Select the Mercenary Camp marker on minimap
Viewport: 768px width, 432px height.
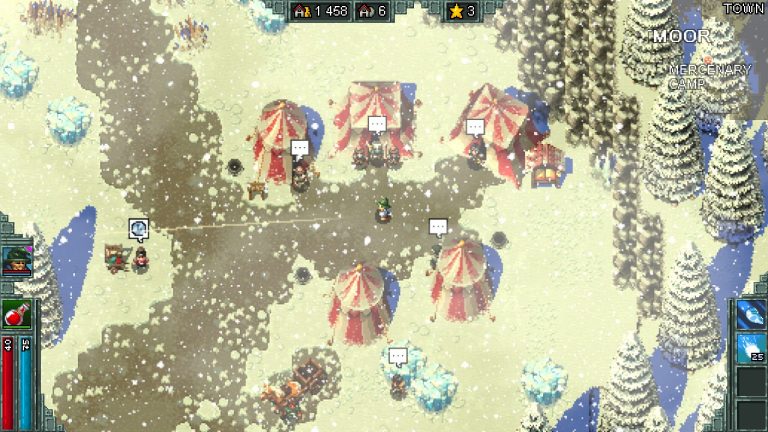click(x=709, y=77)
